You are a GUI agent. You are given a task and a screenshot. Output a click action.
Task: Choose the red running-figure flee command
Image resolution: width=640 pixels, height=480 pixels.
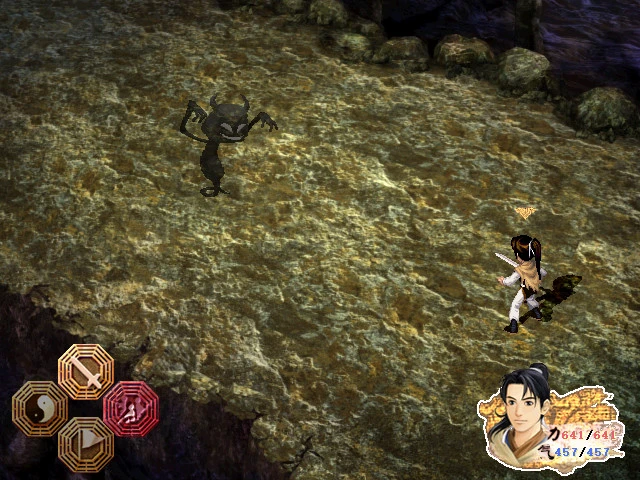point(130,407)
